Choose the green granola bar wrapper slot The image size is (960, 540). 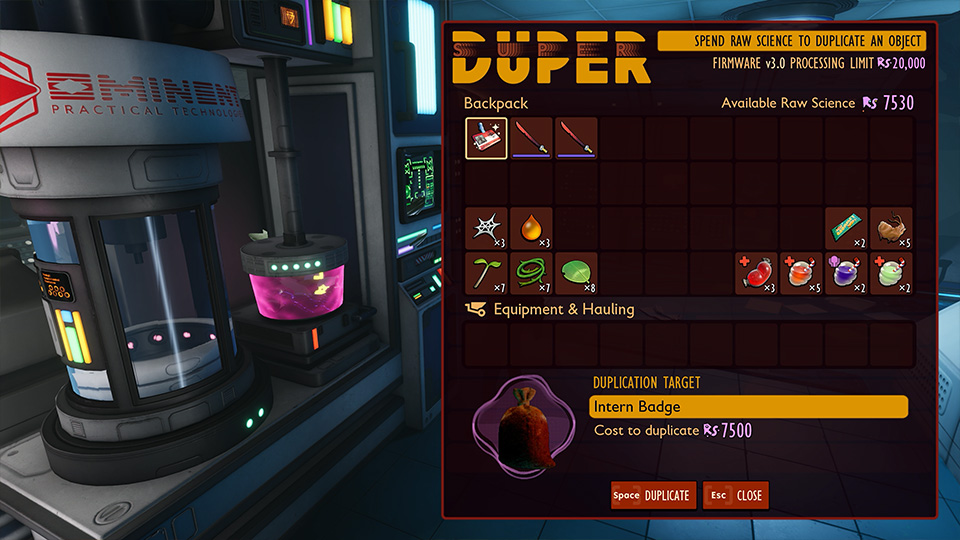pos(847,228)
